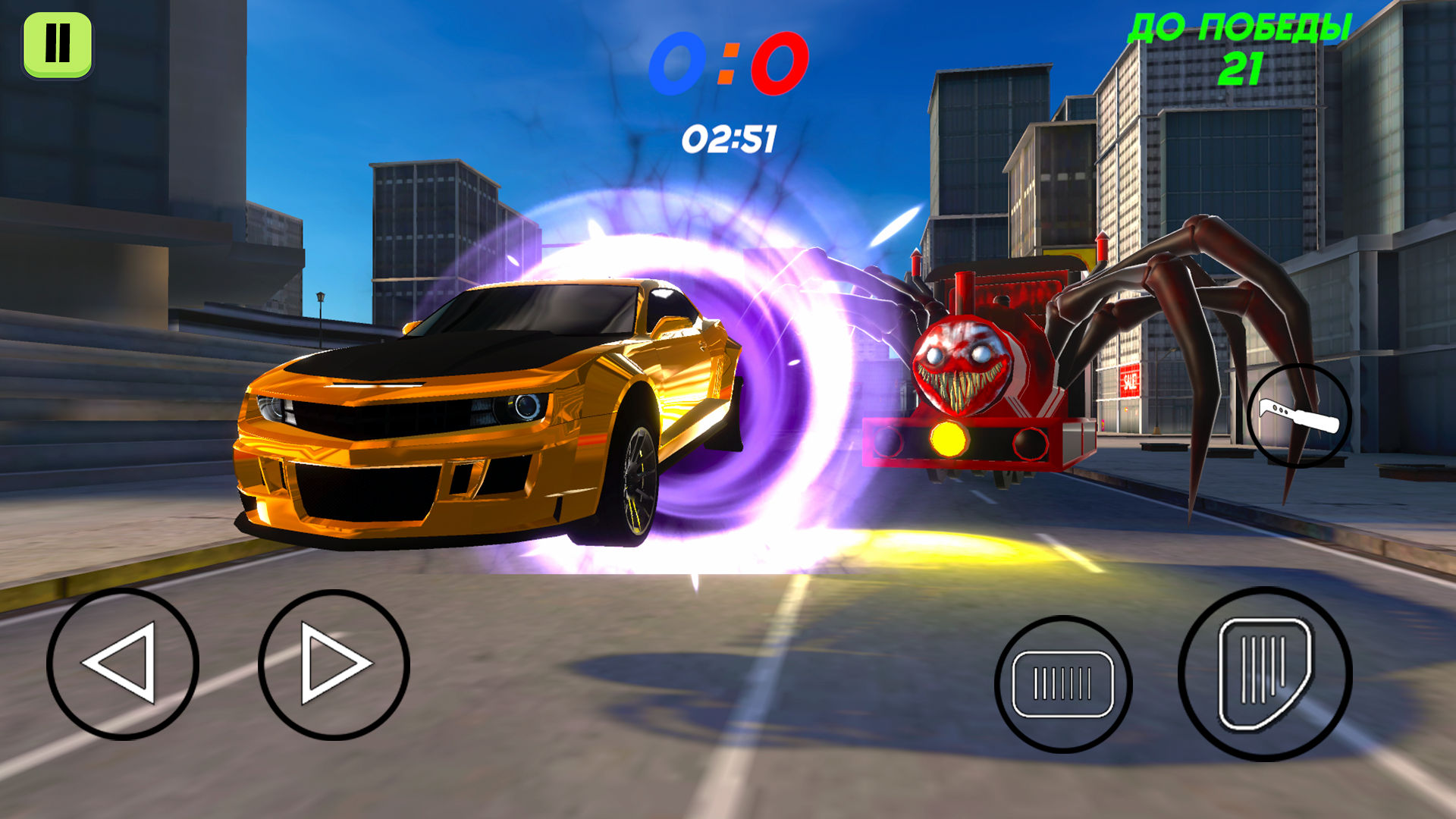Toggle the pause overlay via pause icon

point(59,44)
